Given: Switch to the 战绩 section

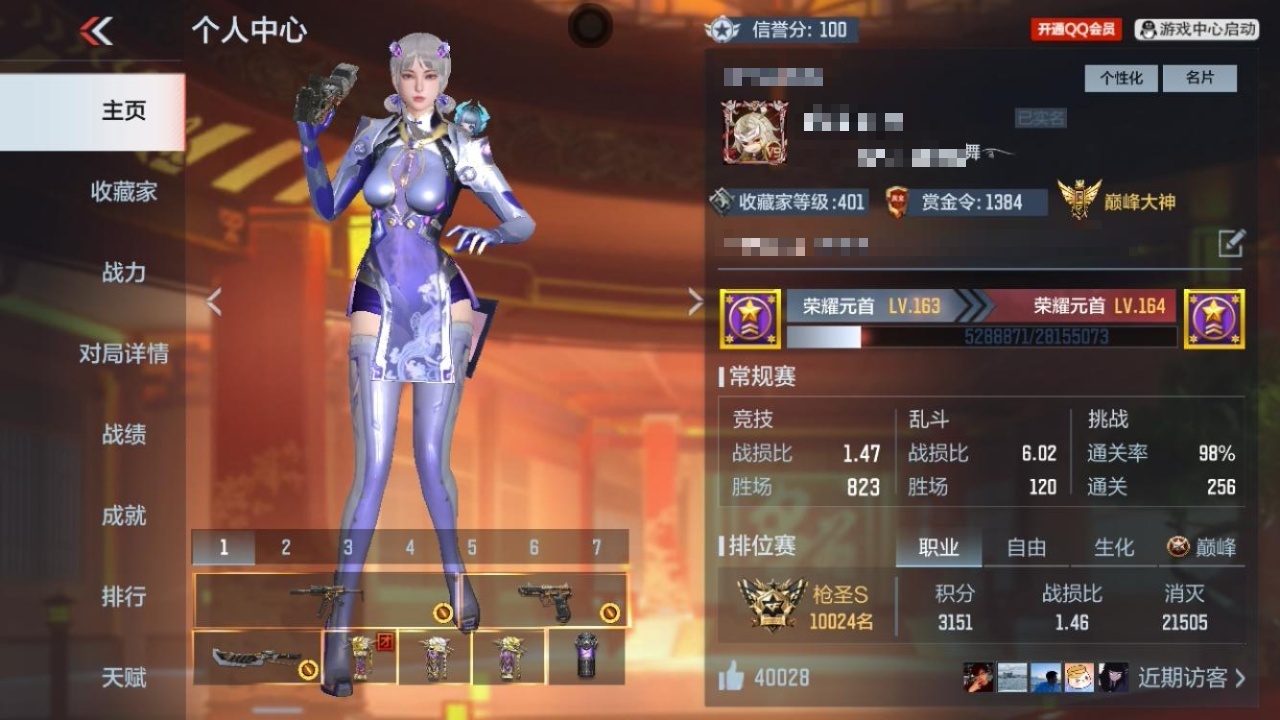Looking at the screenshot, I should tap(123, 434).
